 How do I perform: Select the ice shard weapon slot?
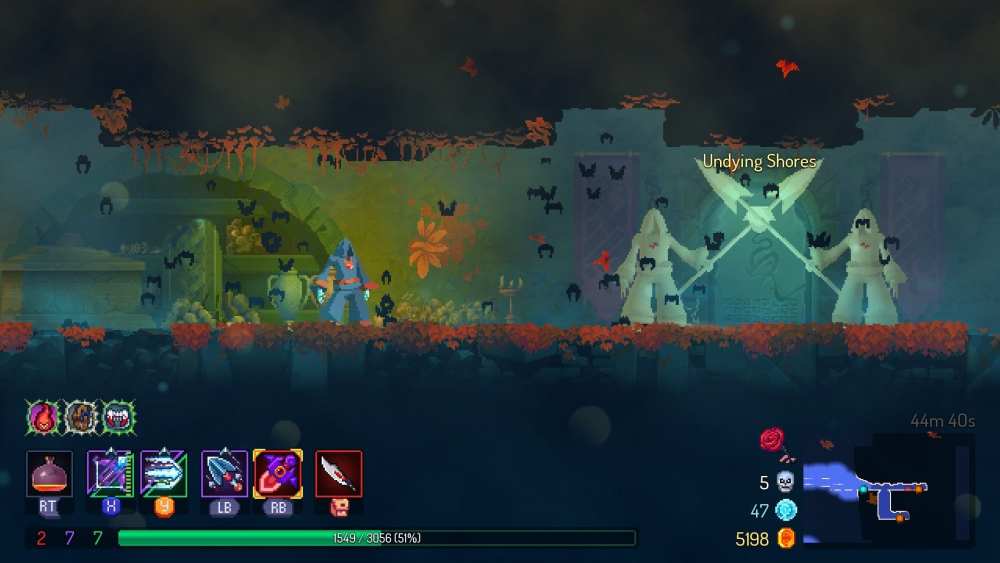coord(163,473)
